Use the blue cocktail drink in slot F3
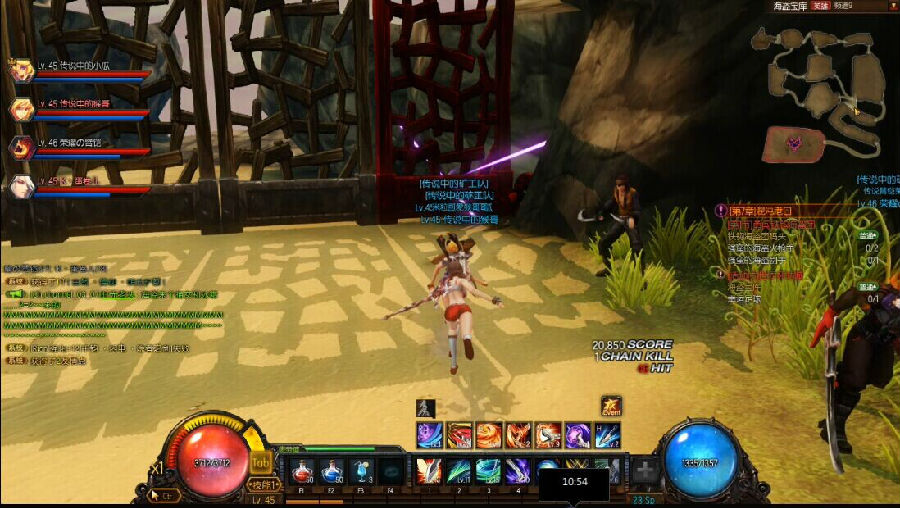This screenshot has height=508, width=900. [361, 471]
